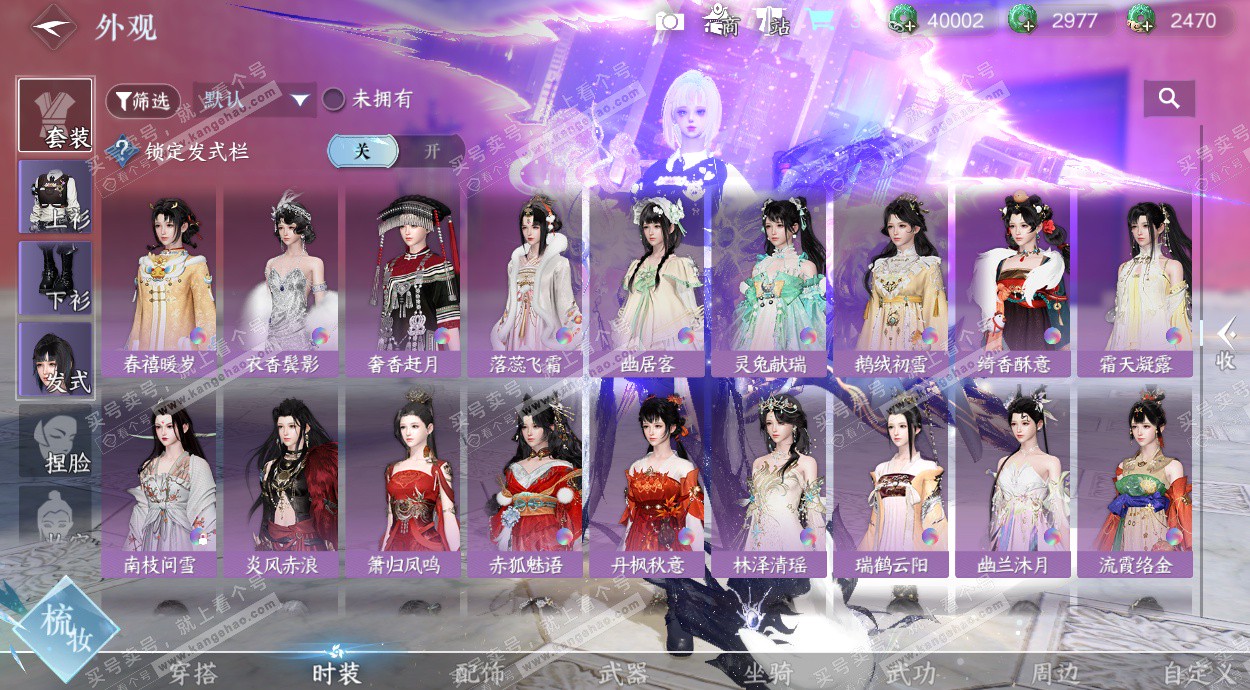
Task: Open the outfit search magnifier
Action: 1169,98
